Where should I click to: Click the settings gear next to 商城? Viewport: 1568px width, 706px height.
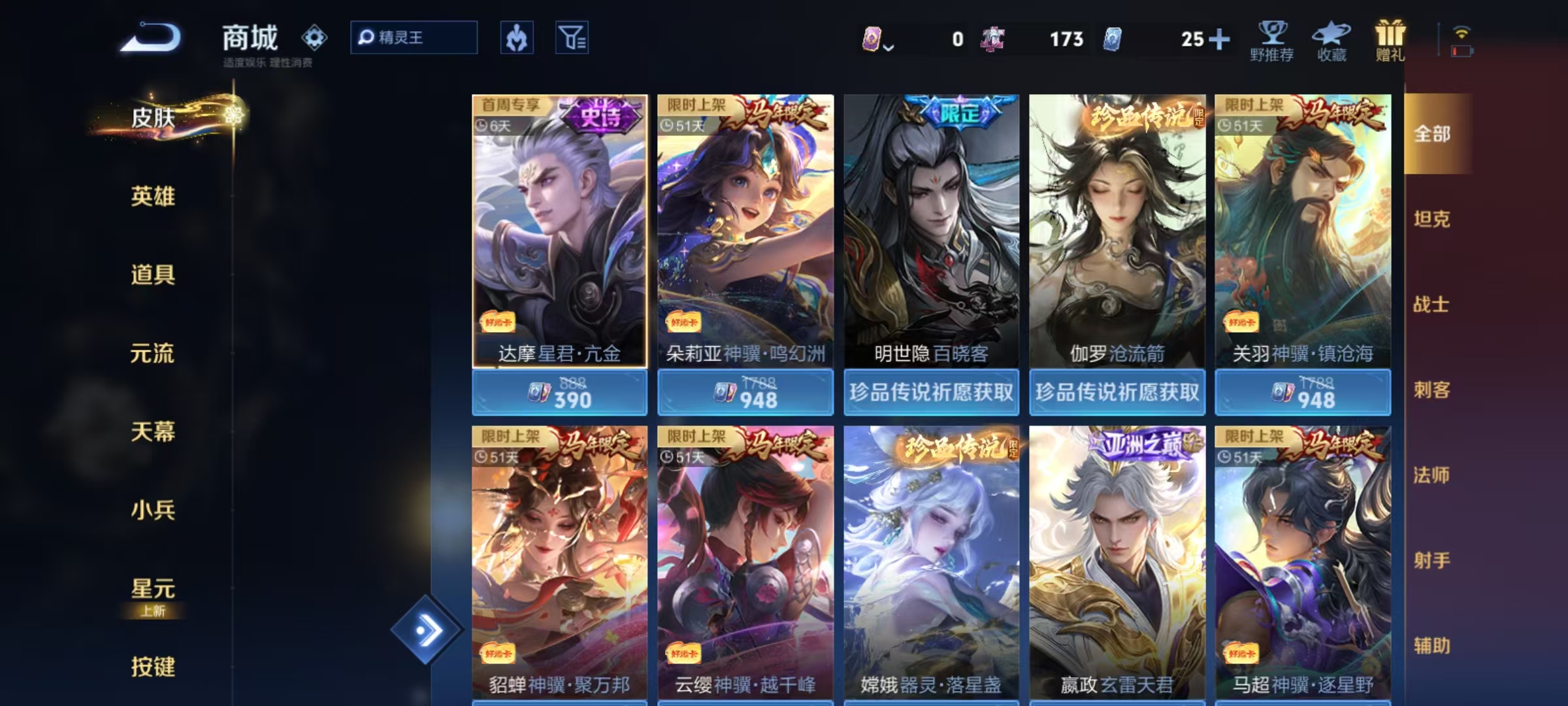316,38
